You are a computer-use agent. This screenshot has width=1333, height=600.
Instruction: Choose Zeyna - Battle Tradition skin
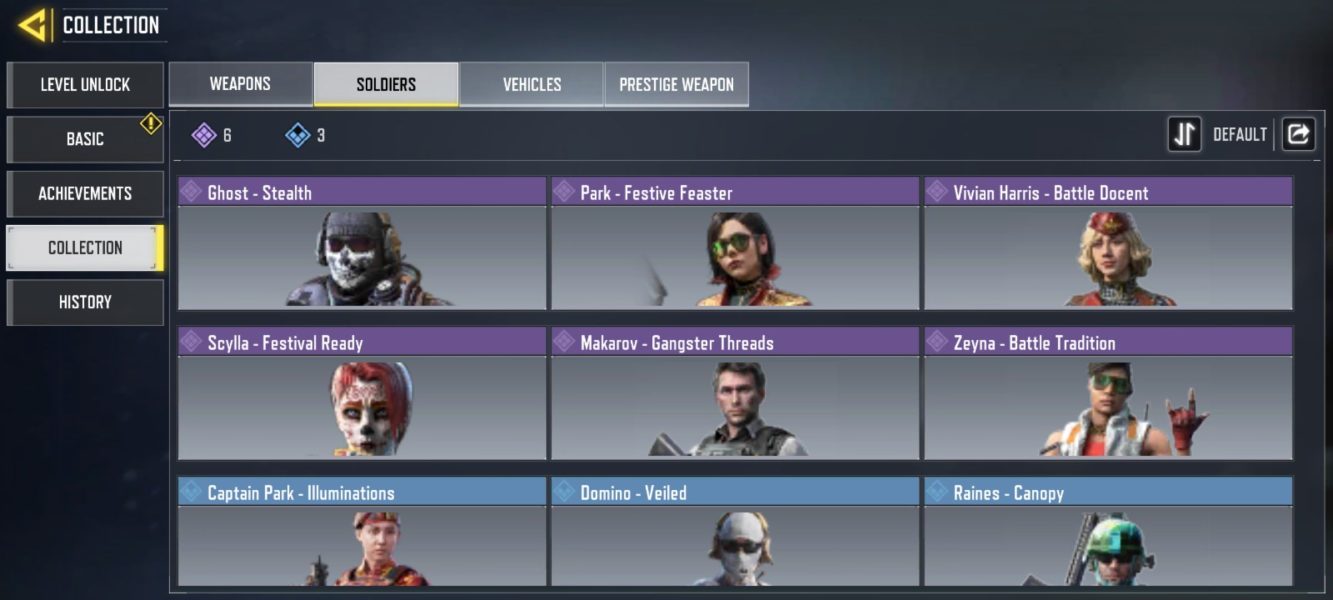pyautogui.click(x=1108, y=394)
